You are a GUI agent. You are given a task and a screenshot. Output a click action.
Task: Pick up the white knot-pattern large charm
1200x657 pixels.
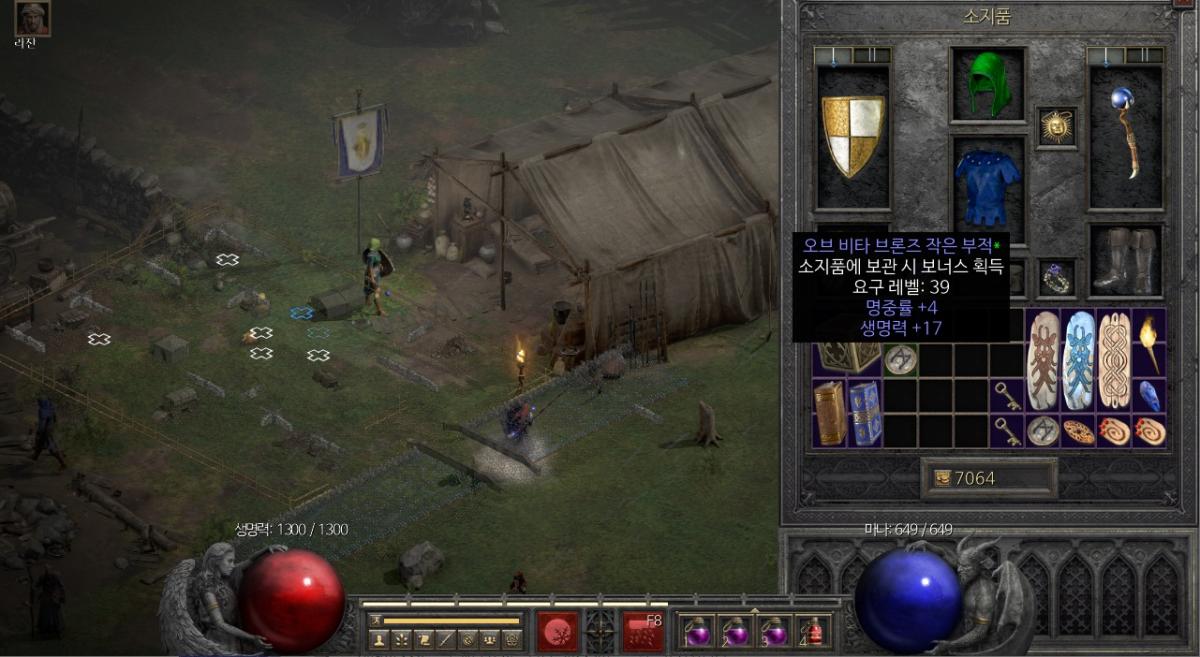(x=1114, y=360)
